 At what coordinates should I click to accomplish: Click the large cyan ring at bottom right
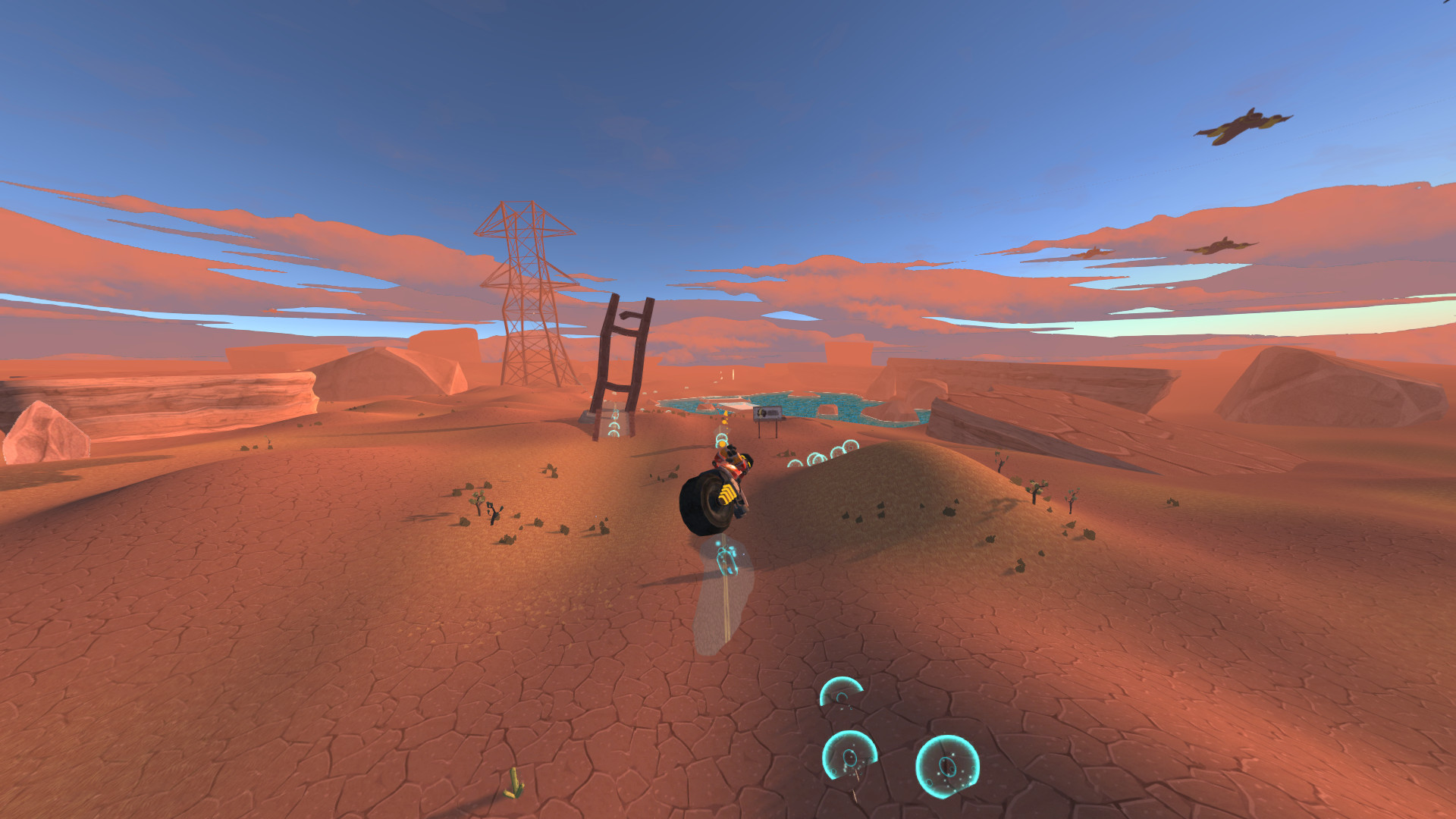946,767
